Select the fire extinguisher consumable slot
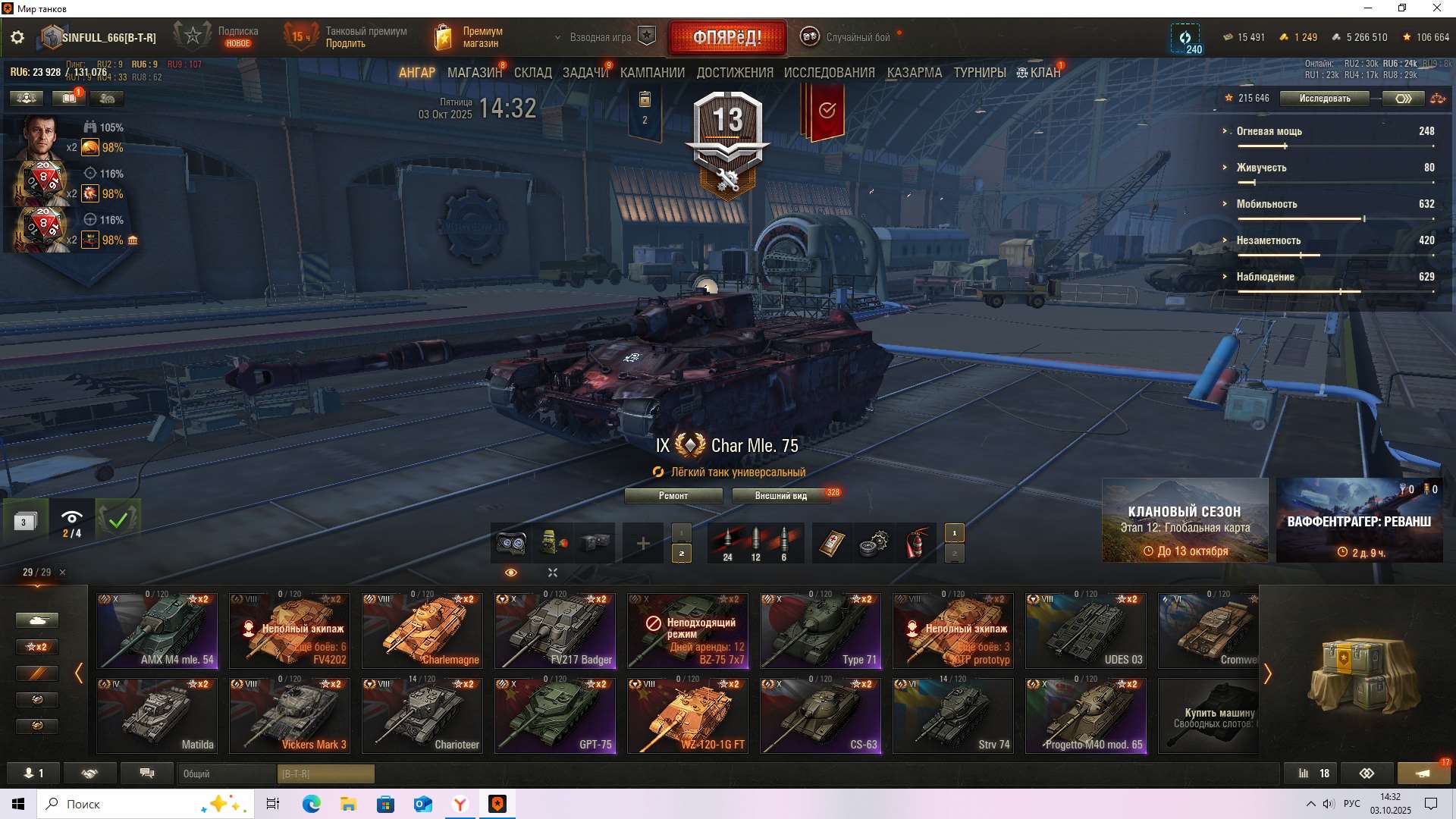 916,540
